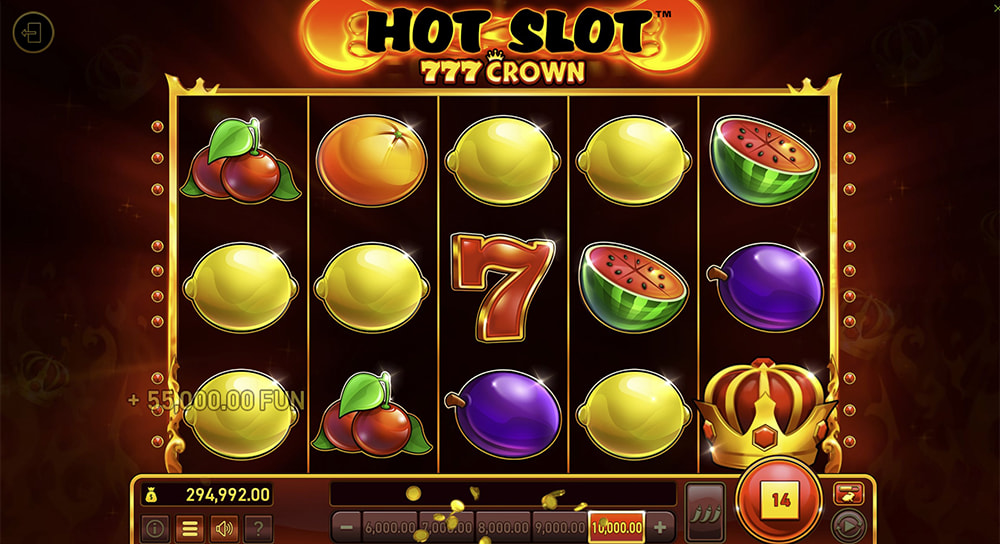Open the question mark help button

(257, 527)
